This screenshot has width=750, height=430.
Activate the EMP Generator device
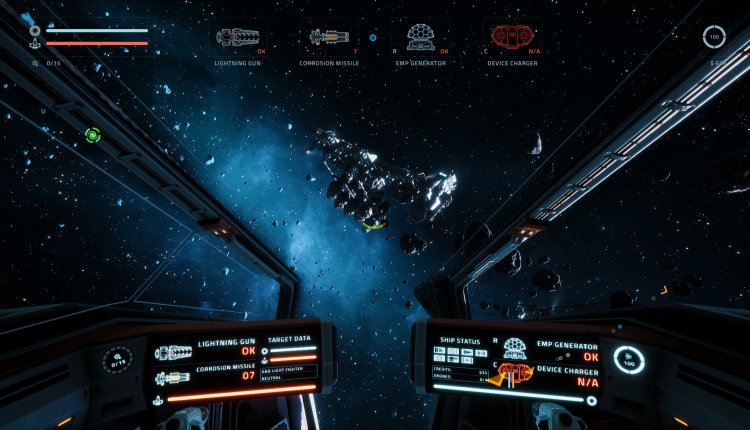(419, 38)
